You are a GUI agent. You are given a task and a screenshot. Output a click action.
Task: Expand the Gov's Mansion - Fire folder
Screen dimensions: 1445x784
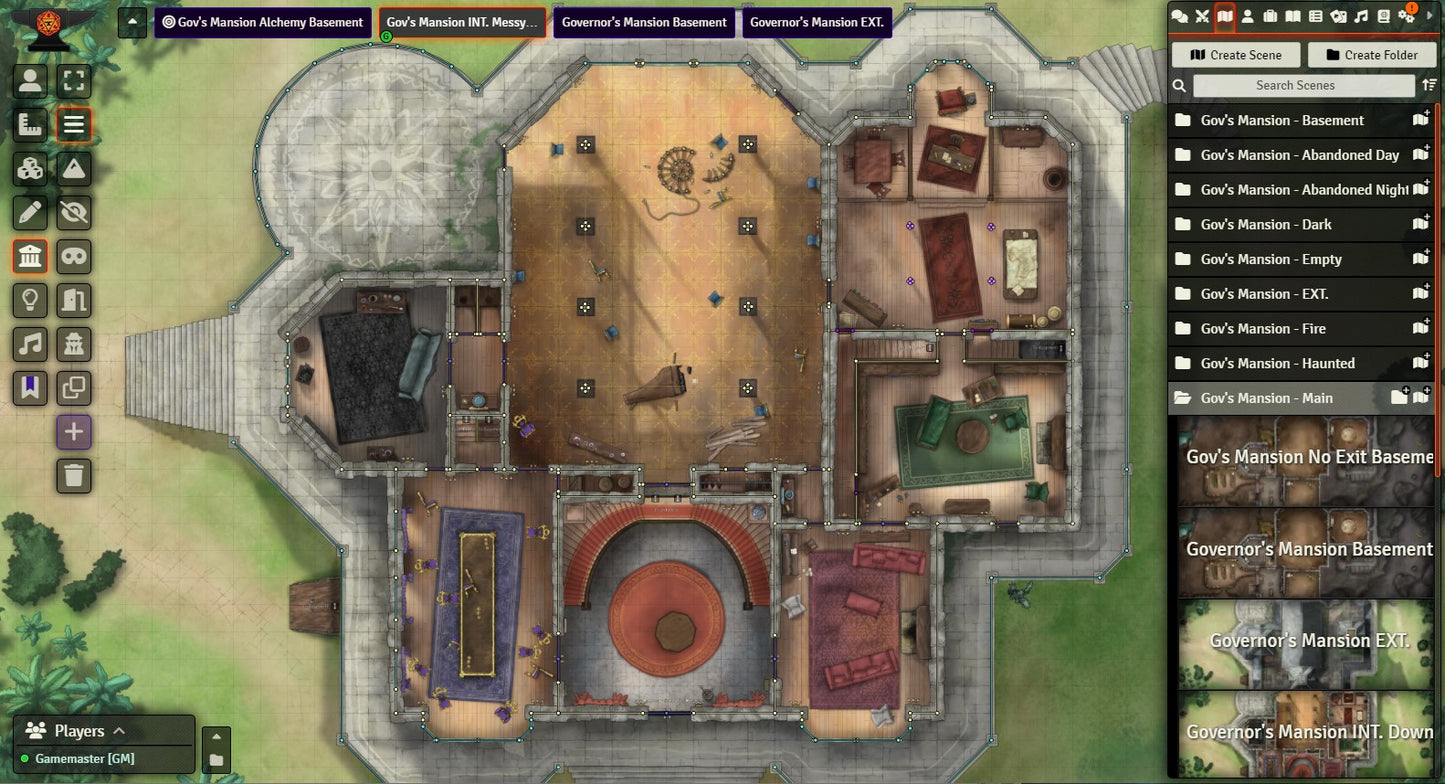click(1263, 328)
